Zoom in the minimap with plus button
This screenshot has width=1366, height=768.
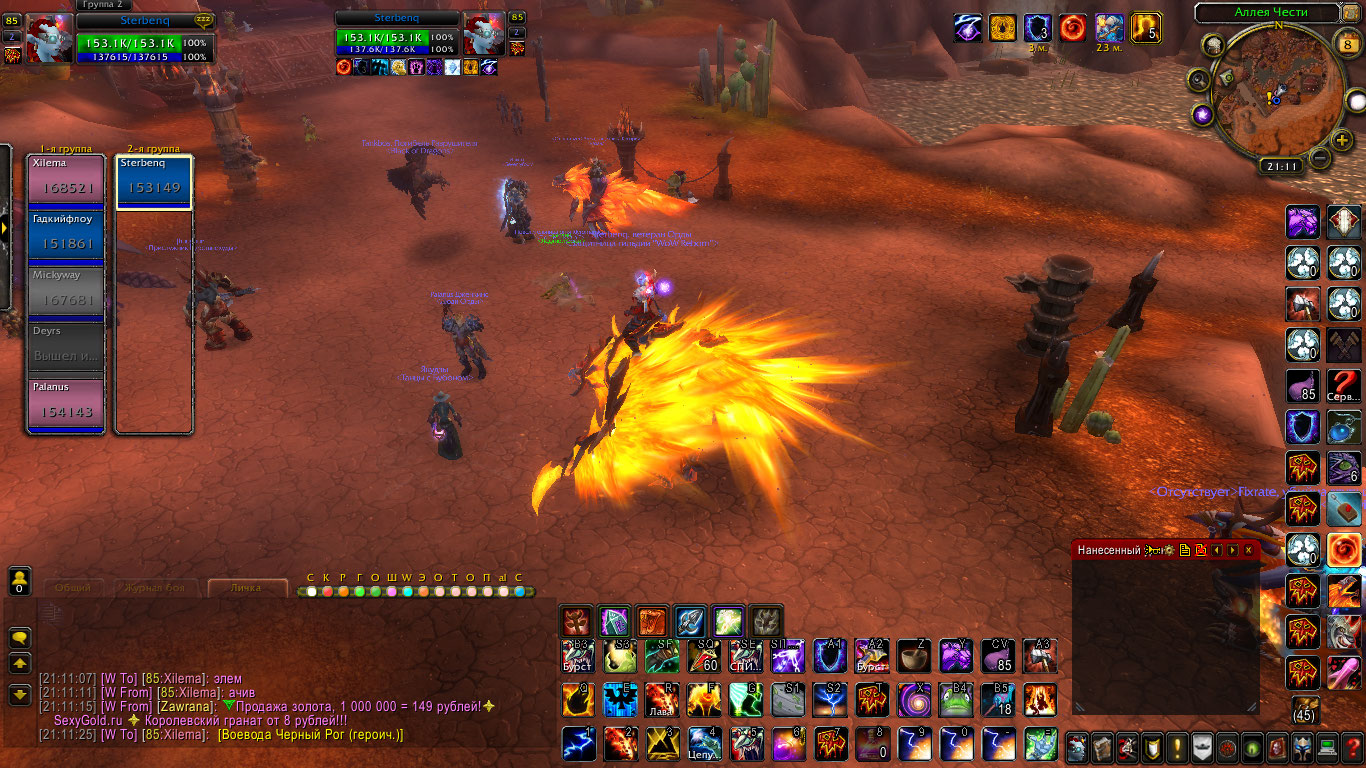(1342, 139)
